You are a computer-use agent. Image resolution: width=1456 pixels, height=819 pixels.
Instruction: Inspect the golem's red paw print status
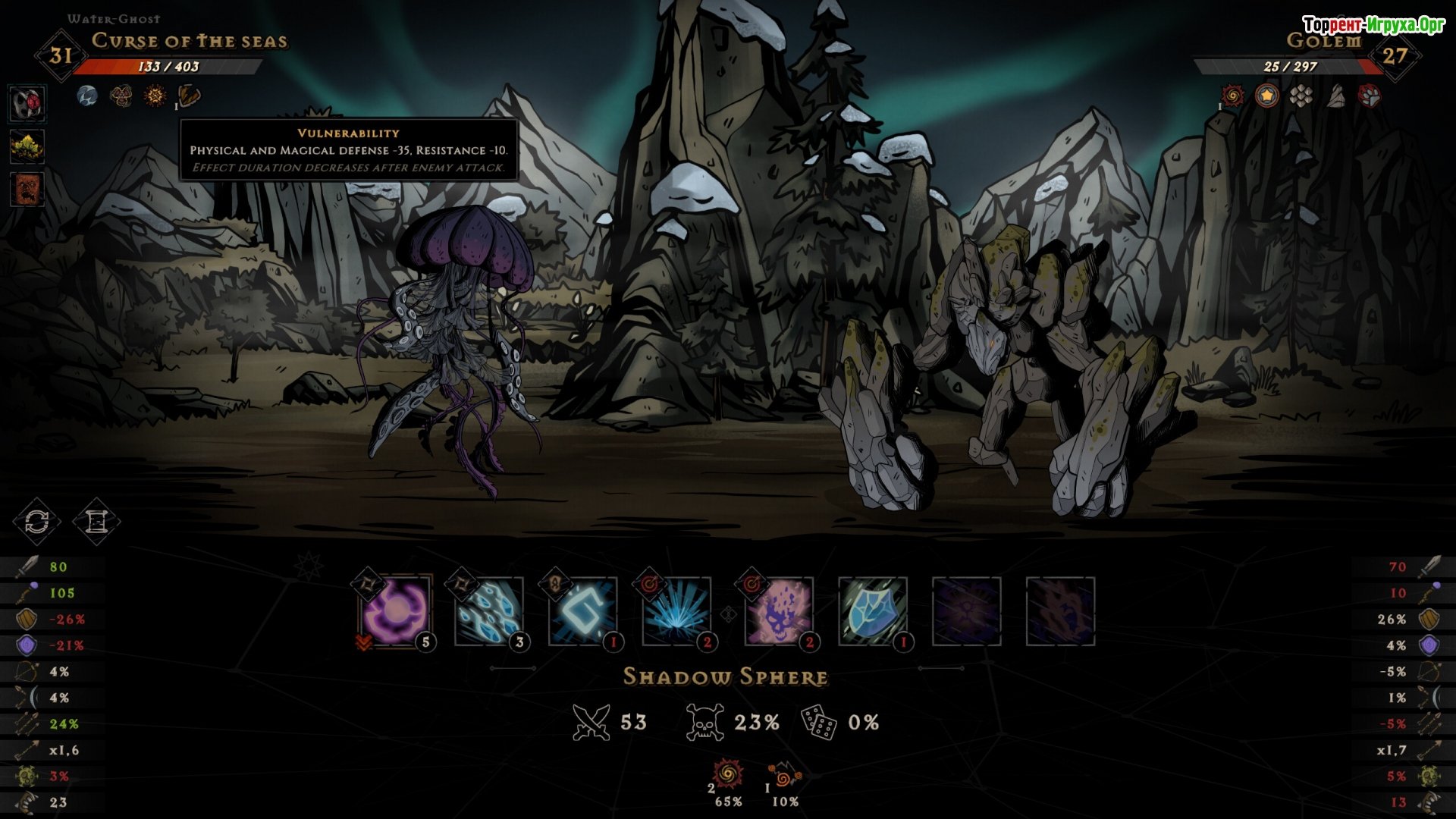(x=1370, y=96)
